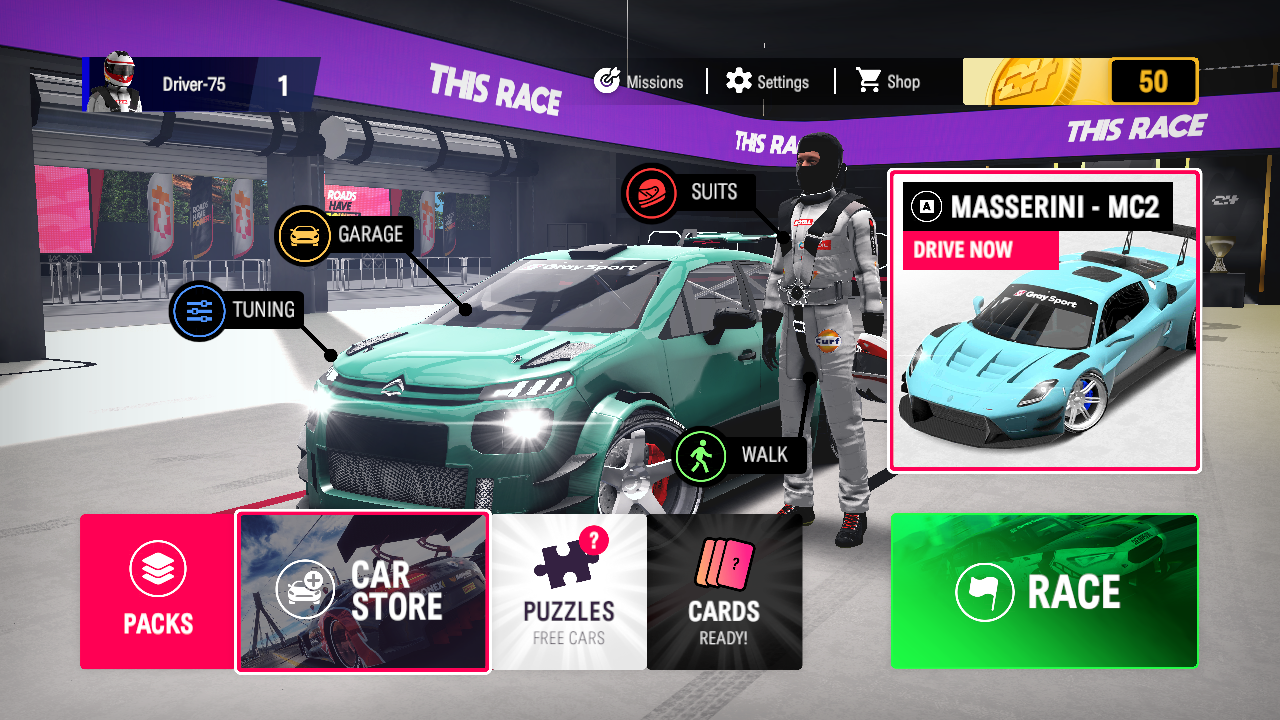Open the Settings menu
The image size is (1280, 720).
tap(768, 82)
